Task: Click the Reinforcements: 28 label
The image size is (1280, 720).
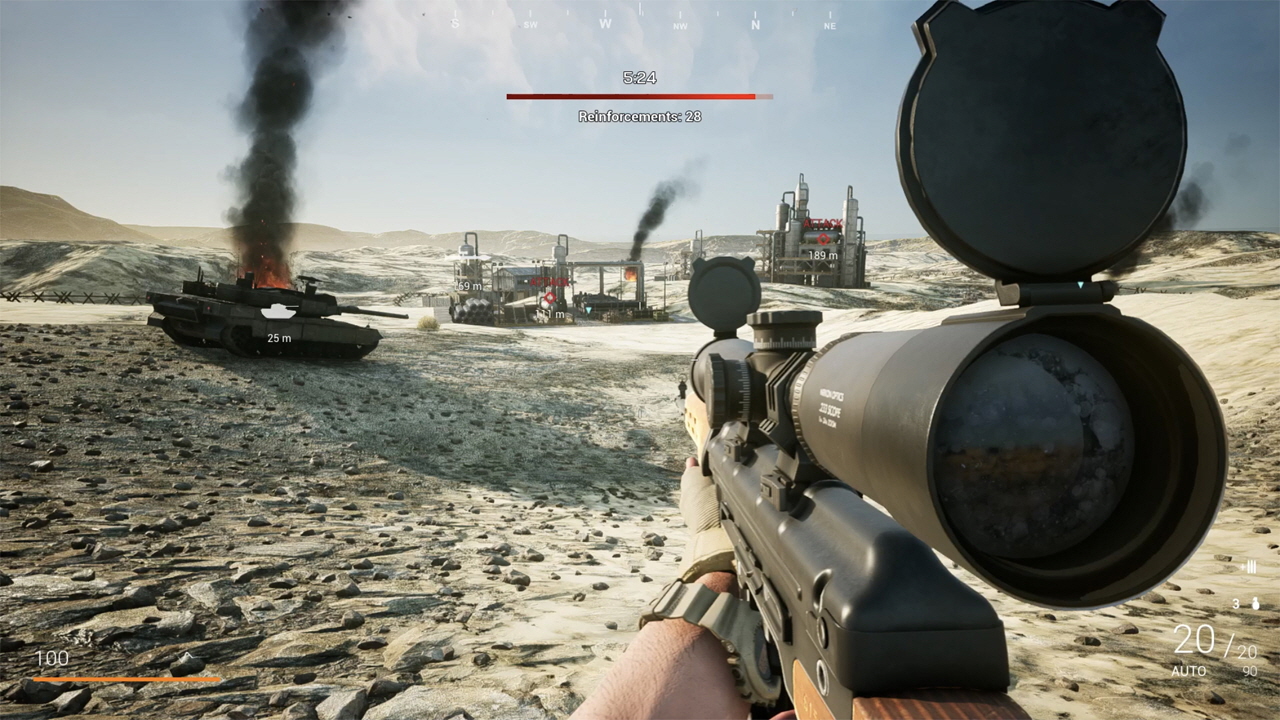Action: pos(640,118)
